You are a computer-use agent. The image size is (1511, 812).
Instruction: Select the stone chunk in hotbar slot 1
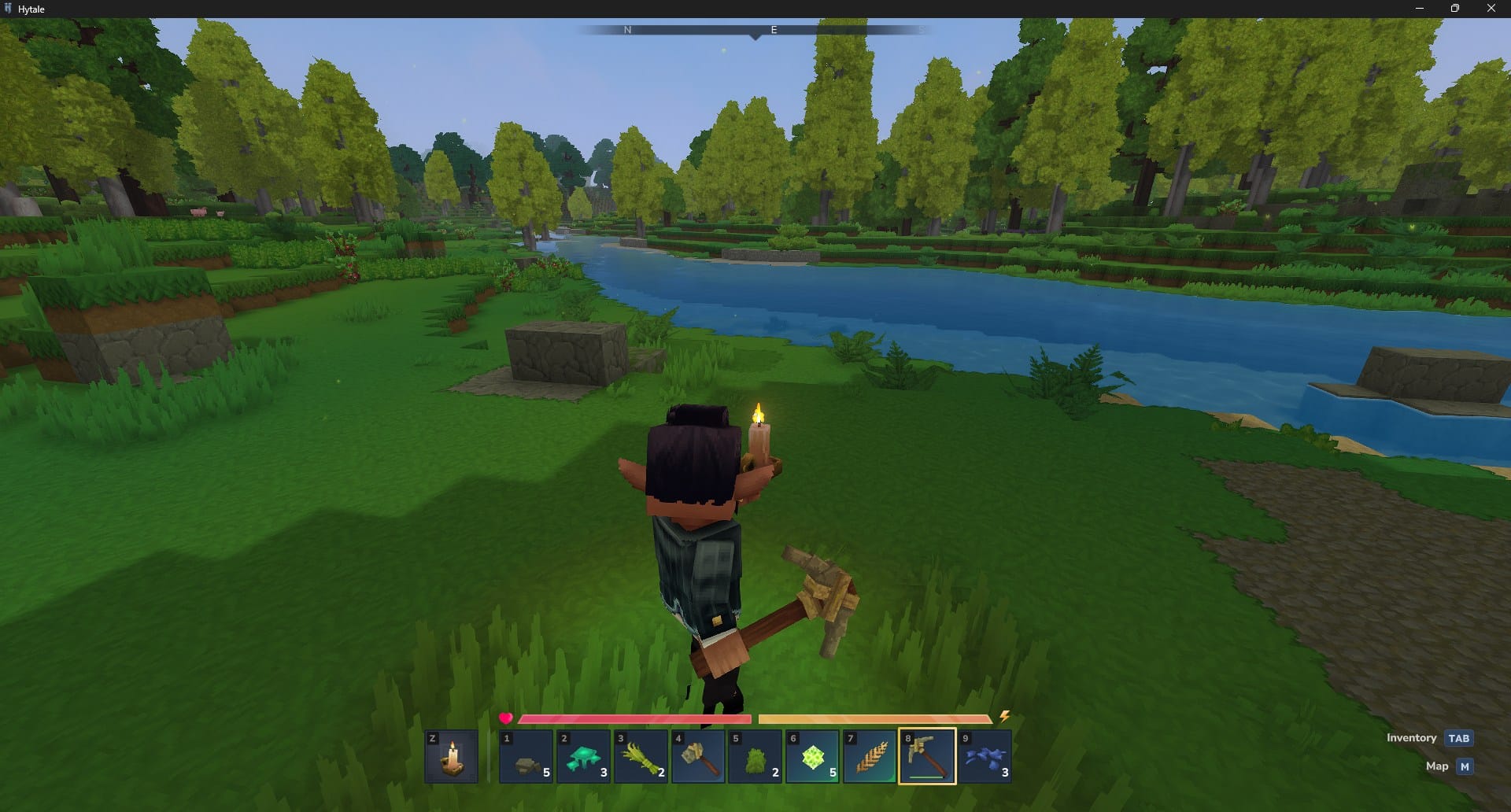(526, 756)
